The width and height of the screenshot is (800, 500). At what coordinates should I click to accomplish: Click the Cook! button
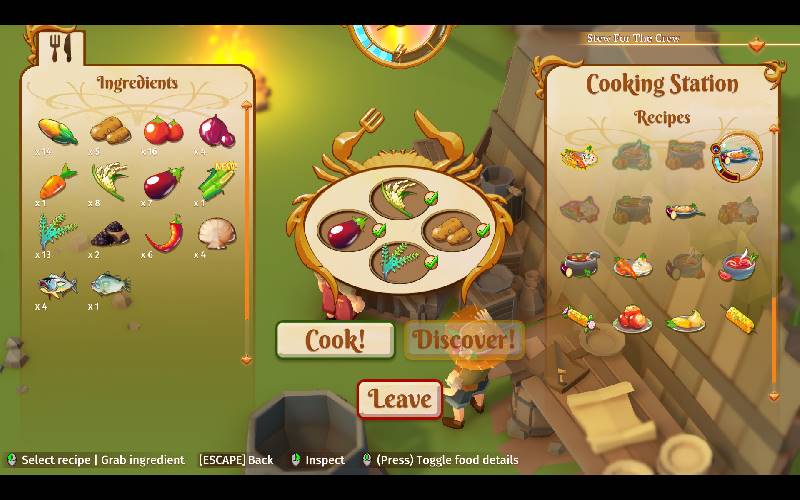coord(335,340)
